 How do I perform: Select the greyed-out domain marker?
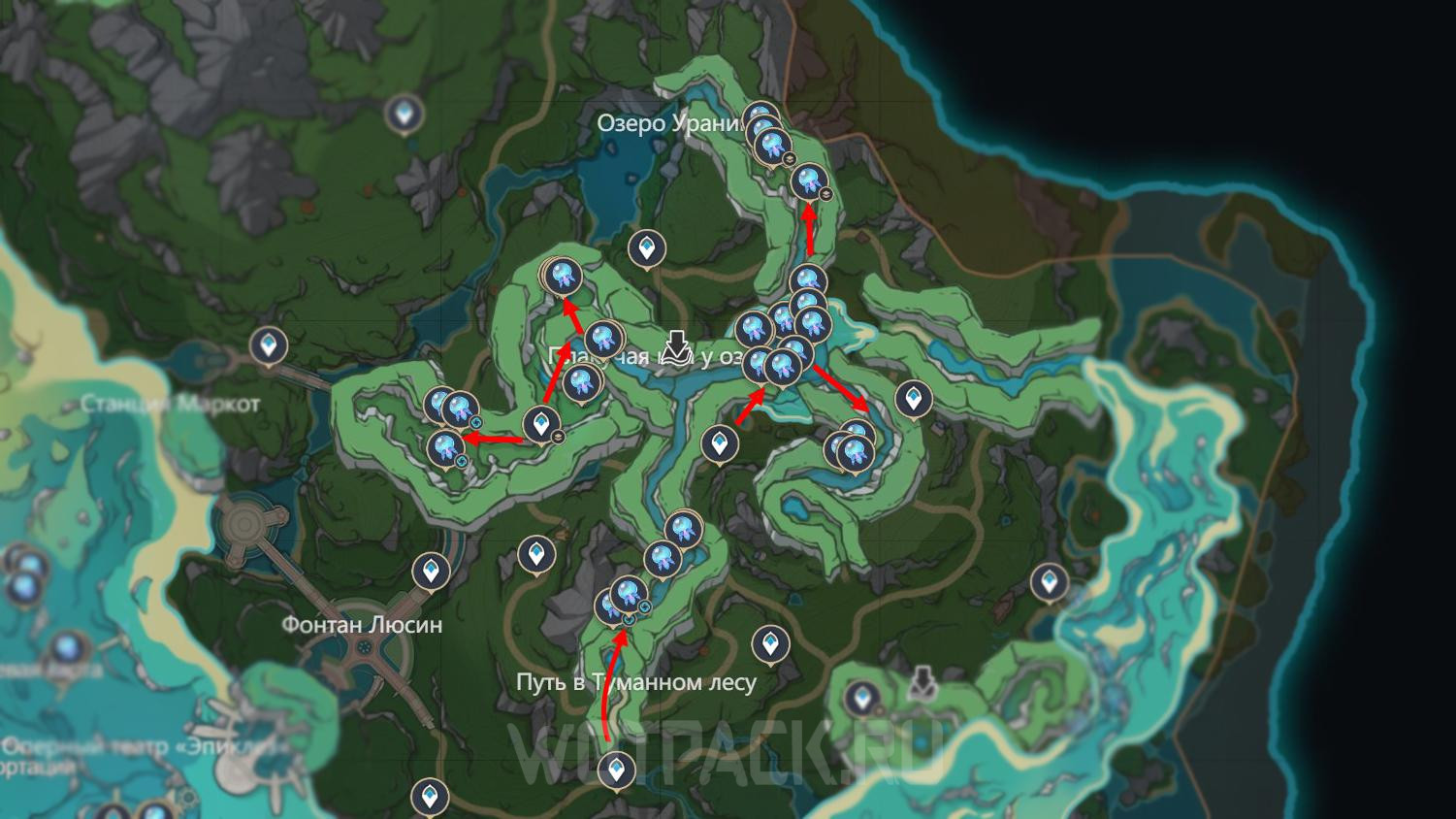(922, 683)
